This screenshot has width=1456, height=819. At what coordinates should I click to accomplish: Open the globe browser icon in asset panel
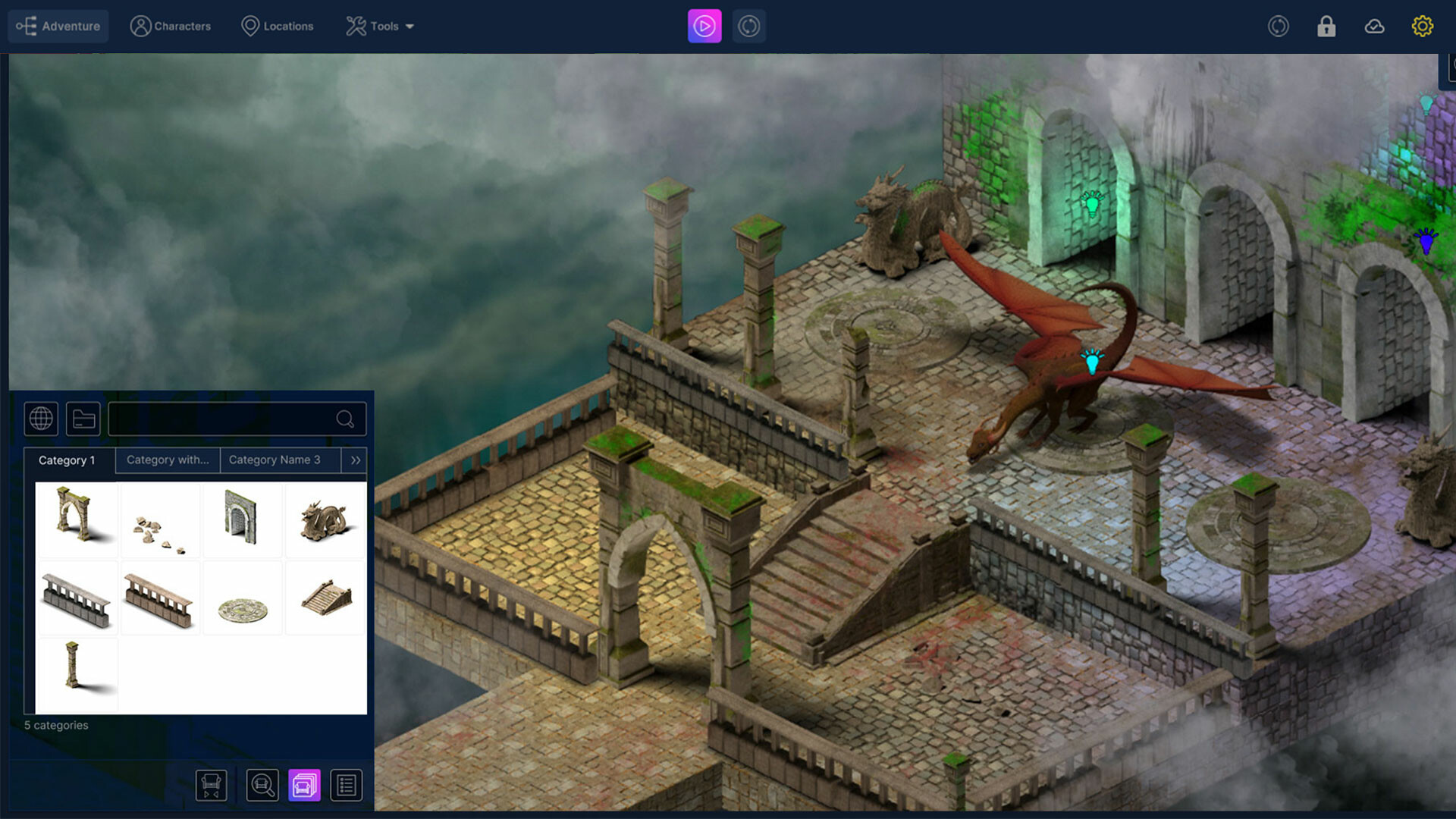(x=41, y=419)
